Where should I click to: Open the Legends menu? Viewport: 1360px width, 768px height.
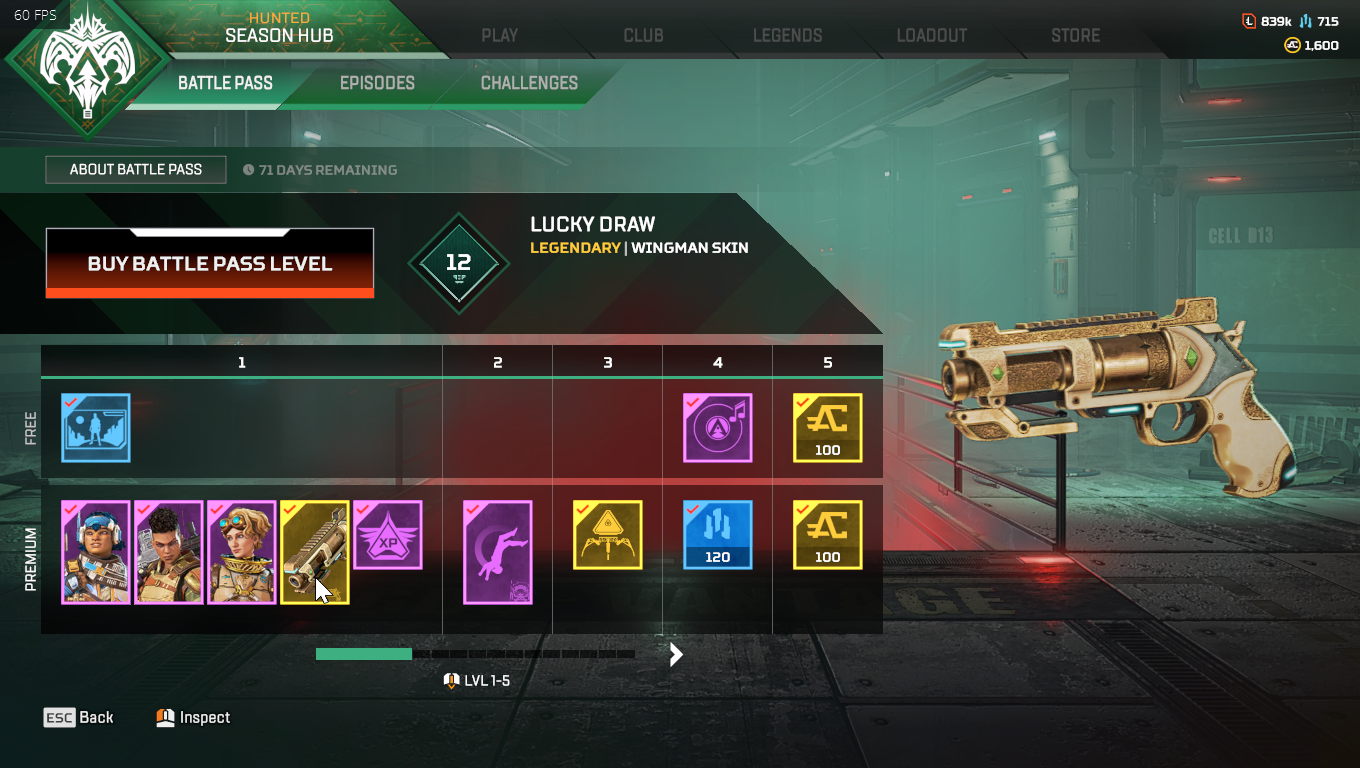pos(787,35)
